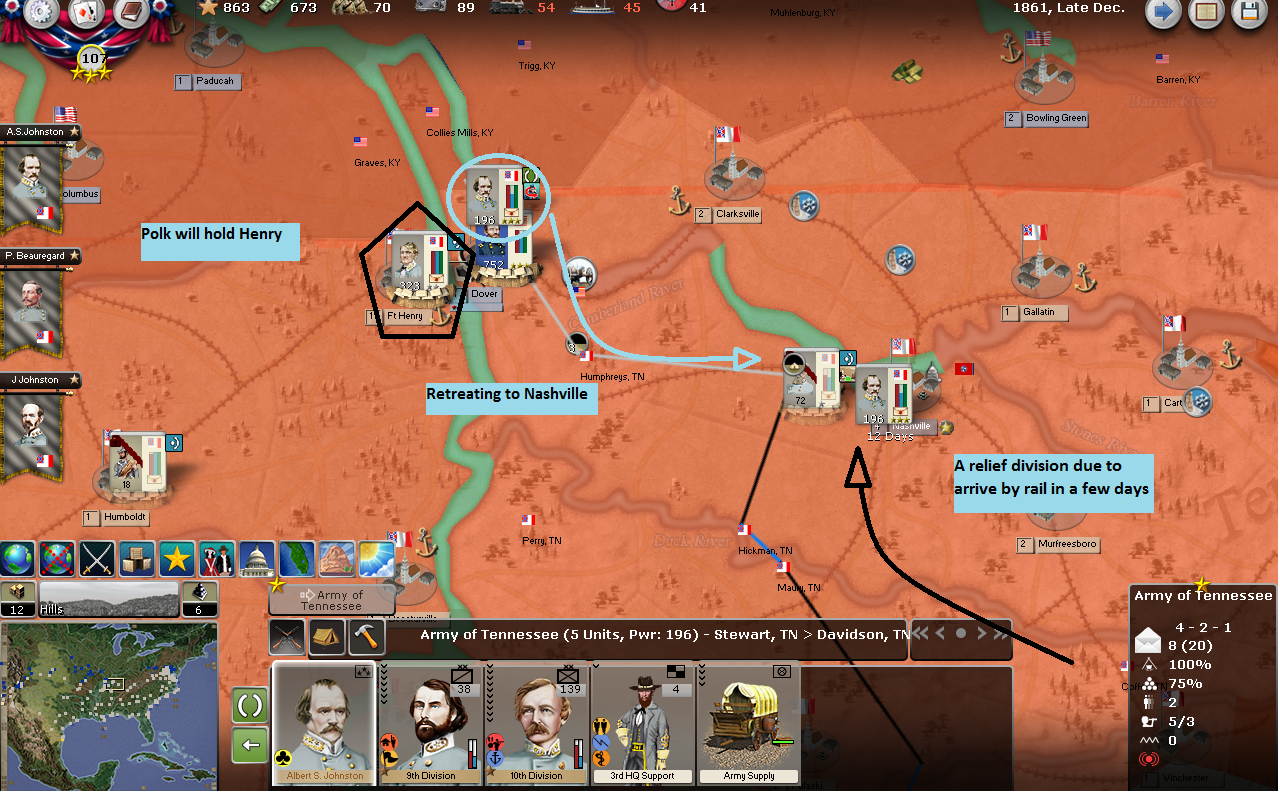
Task: Select the Albert S. Johnston unit card
Action: click(324, 723)
